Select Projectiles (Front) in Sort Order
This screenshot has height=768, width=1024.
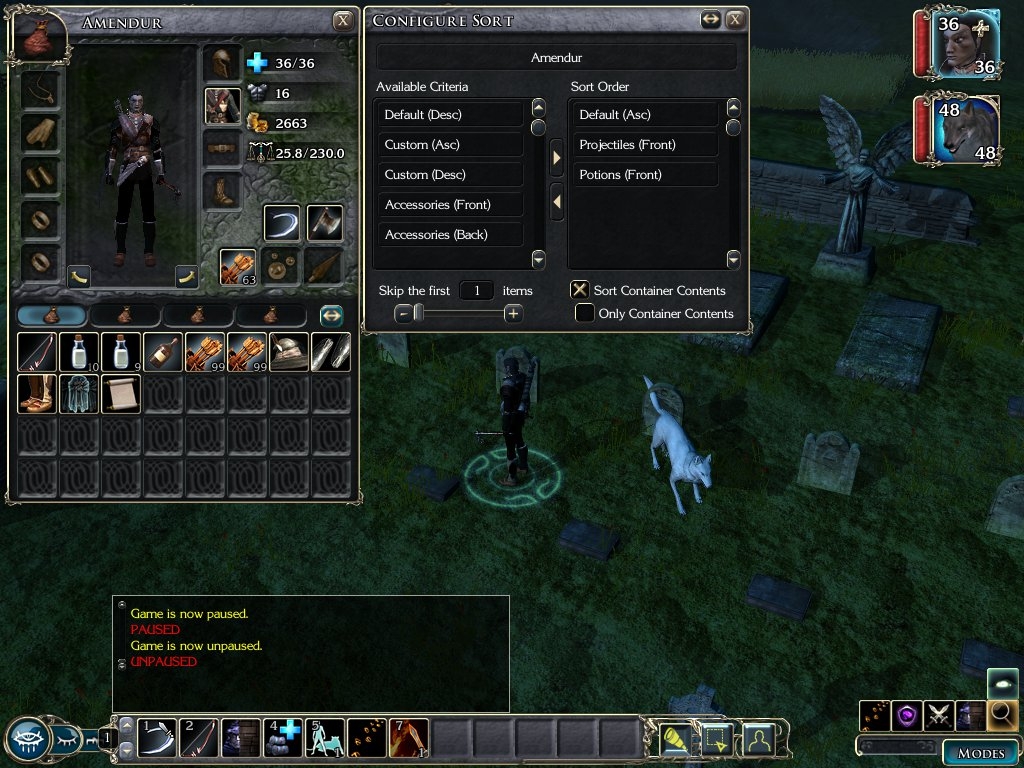coord(645,145)
